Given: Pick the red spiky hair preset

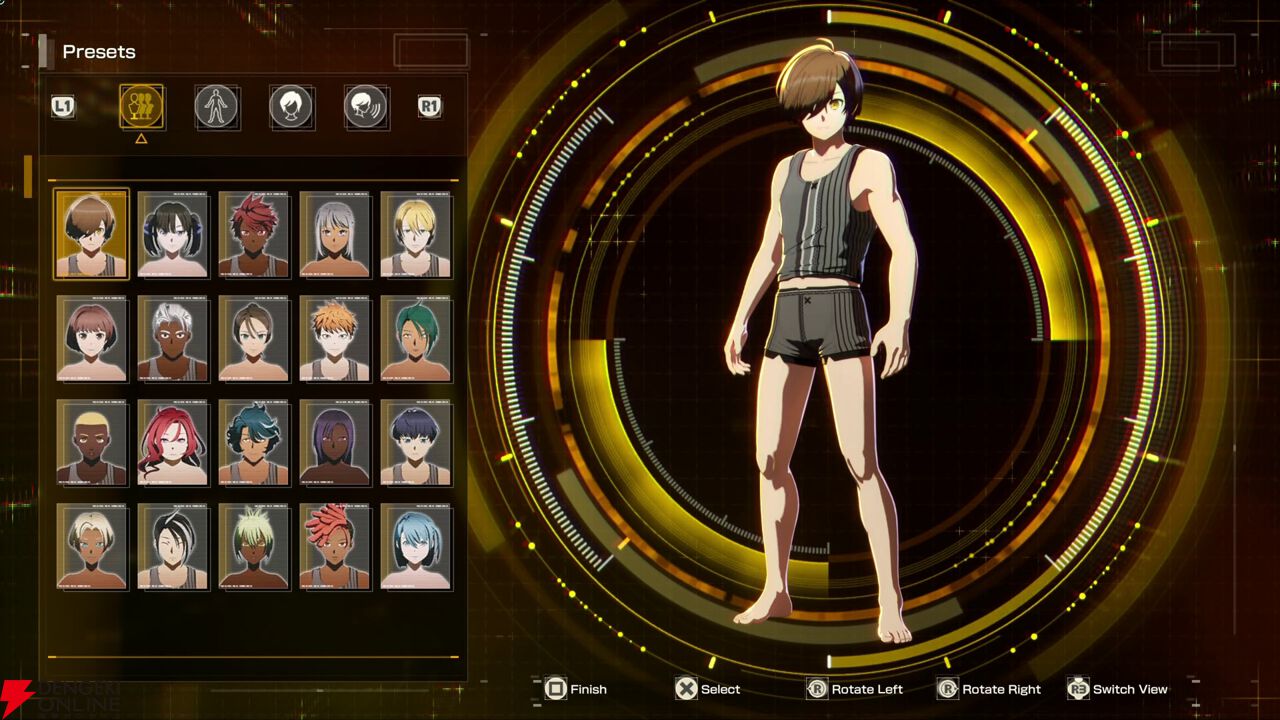Looking at the screenshot, I should tap(254, 234).
